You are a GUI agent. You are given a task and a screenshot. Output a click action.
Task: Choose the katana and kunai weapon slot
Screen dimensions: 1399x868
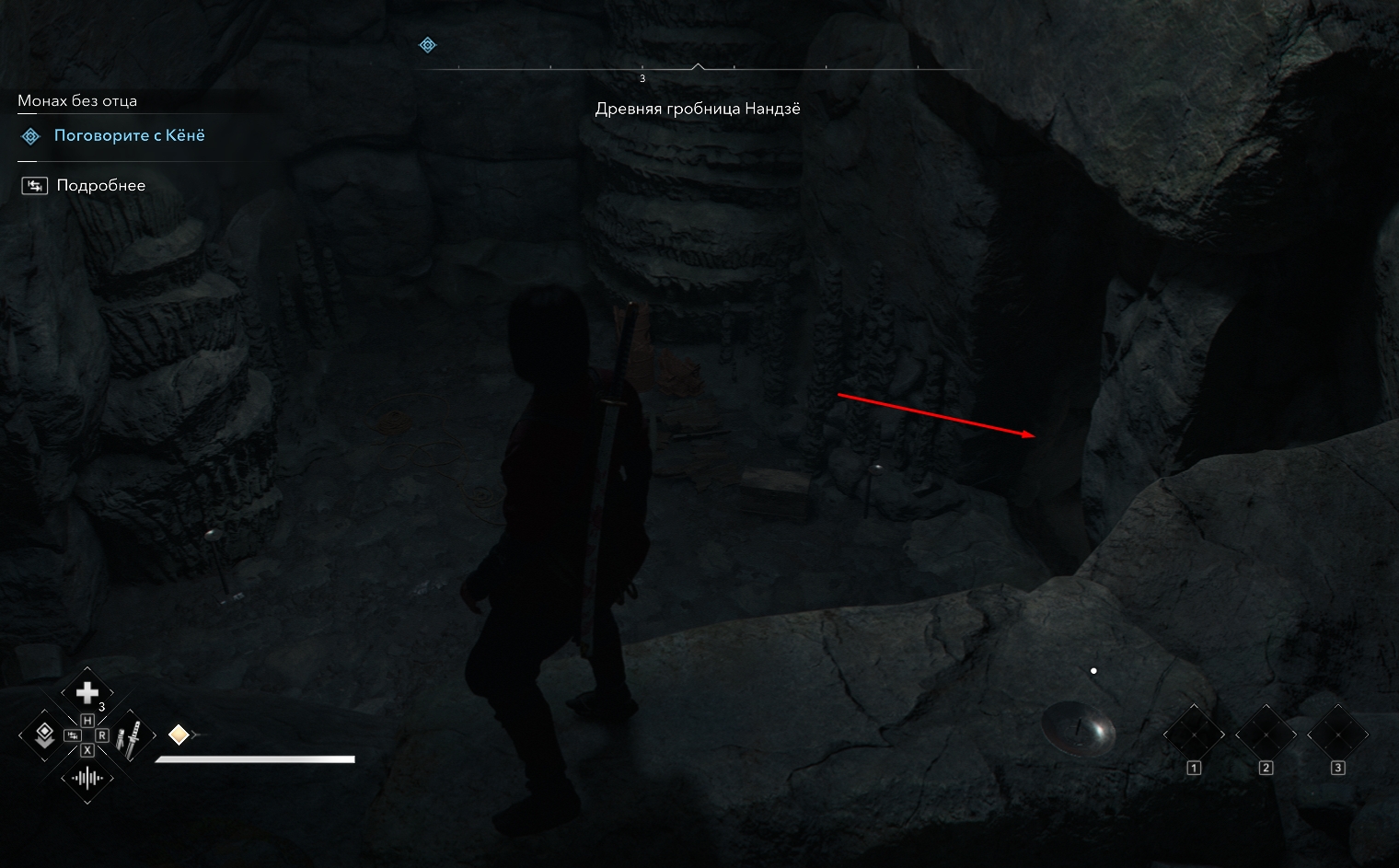click(131, 737)
